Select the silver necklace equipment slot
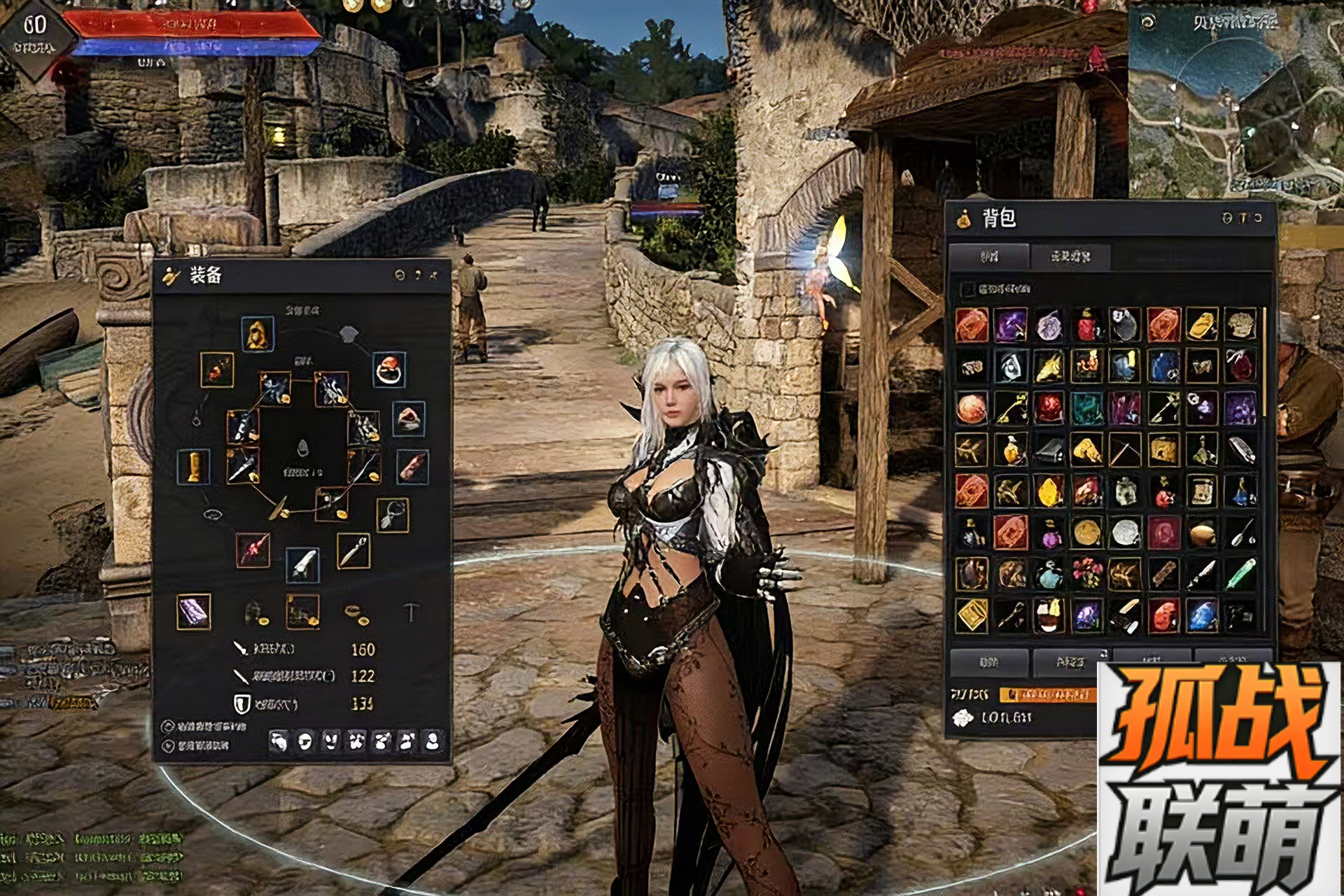This screenshot has width=1344, height=896. click(x=392, y=515)
